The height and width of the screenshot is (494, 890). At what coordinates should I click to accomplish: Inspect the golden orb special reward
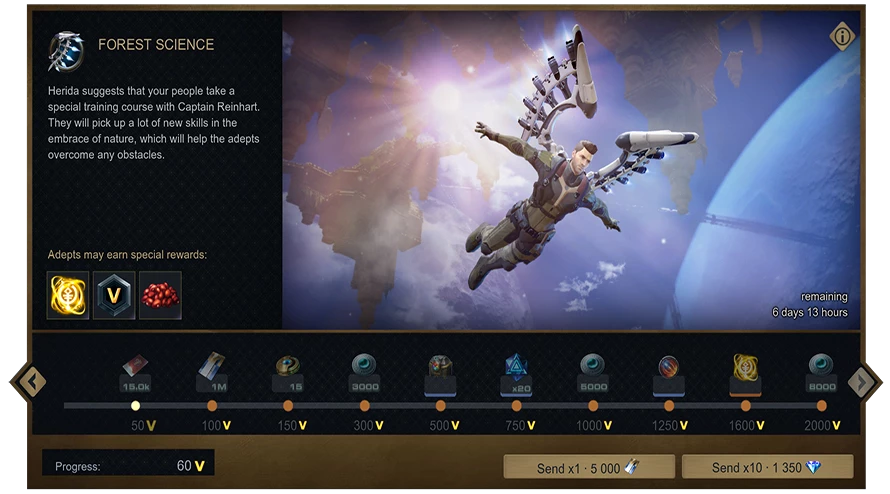click(x=68, y=295)
